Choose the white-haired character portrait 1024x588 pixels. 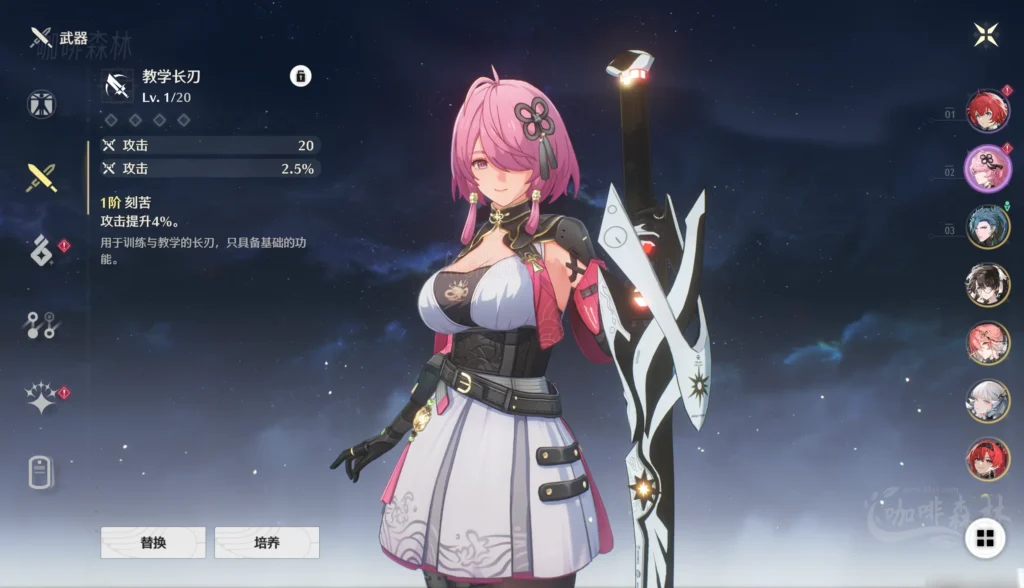pyautogui.click(x=987, y=401)
